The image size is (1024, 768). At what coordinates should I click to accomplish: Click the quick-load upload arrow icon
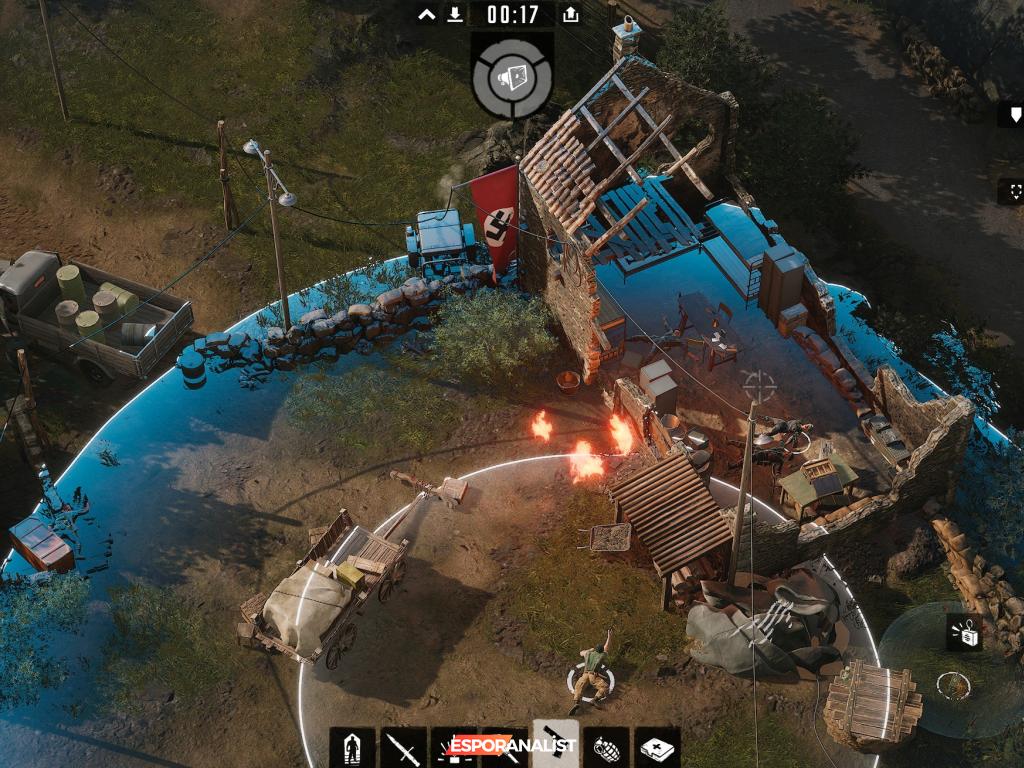pos(570,15)
